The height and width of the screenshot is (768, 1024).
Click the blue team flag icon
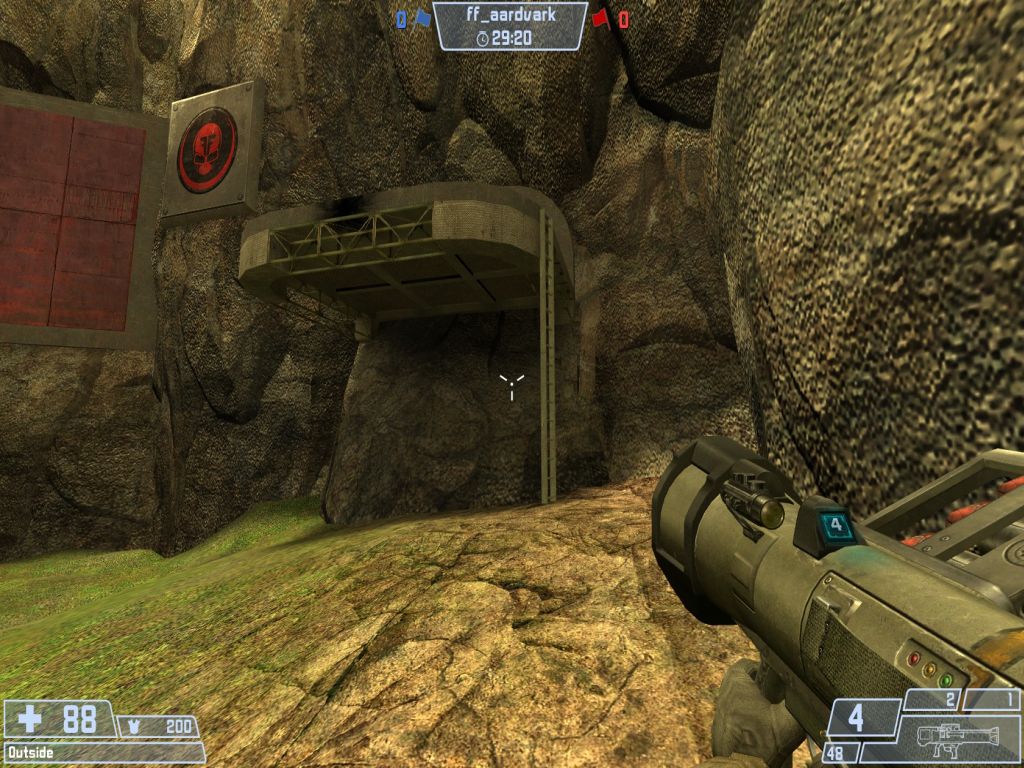421,18
